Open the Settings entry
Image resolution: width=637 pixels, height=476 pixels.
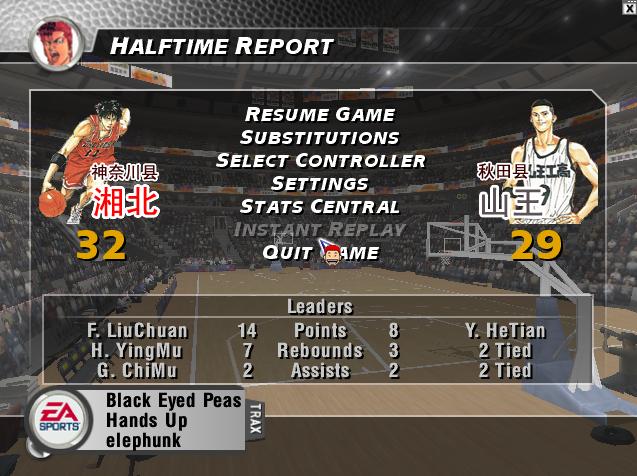pyautogui.click(x=320, y=184)
